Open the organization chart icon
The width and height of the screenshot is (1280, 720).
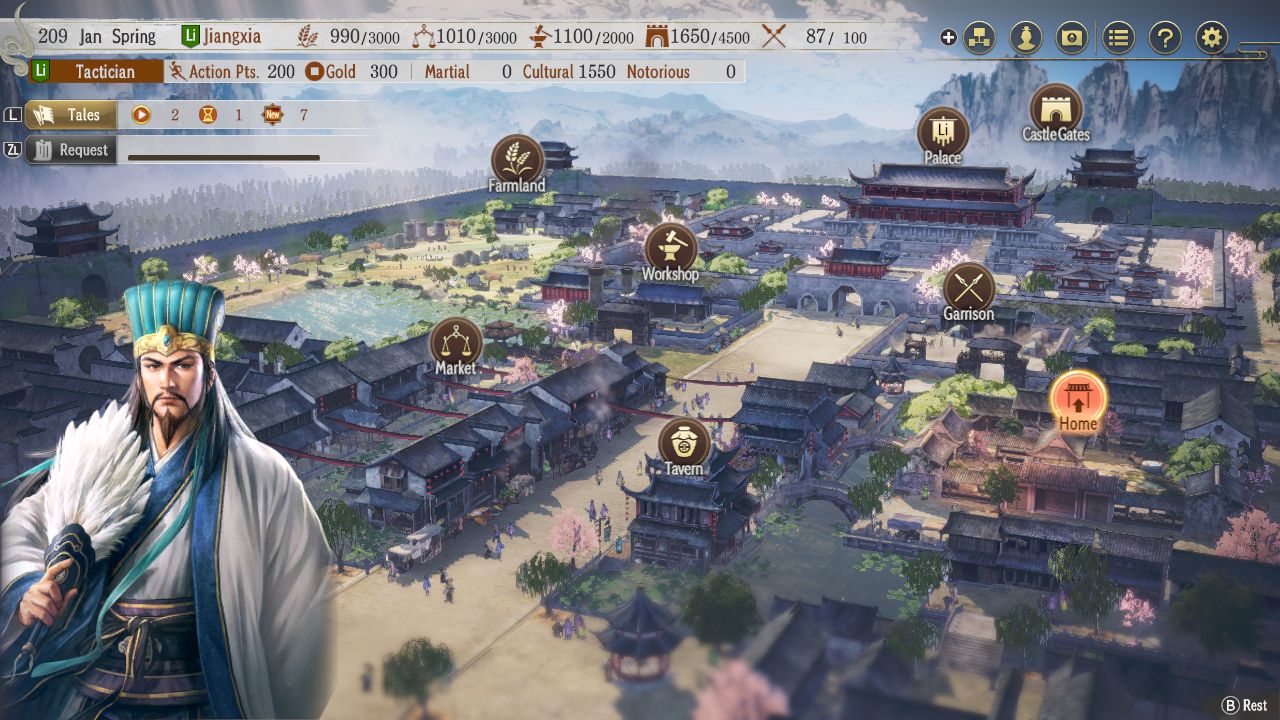[x=979, y=38]
